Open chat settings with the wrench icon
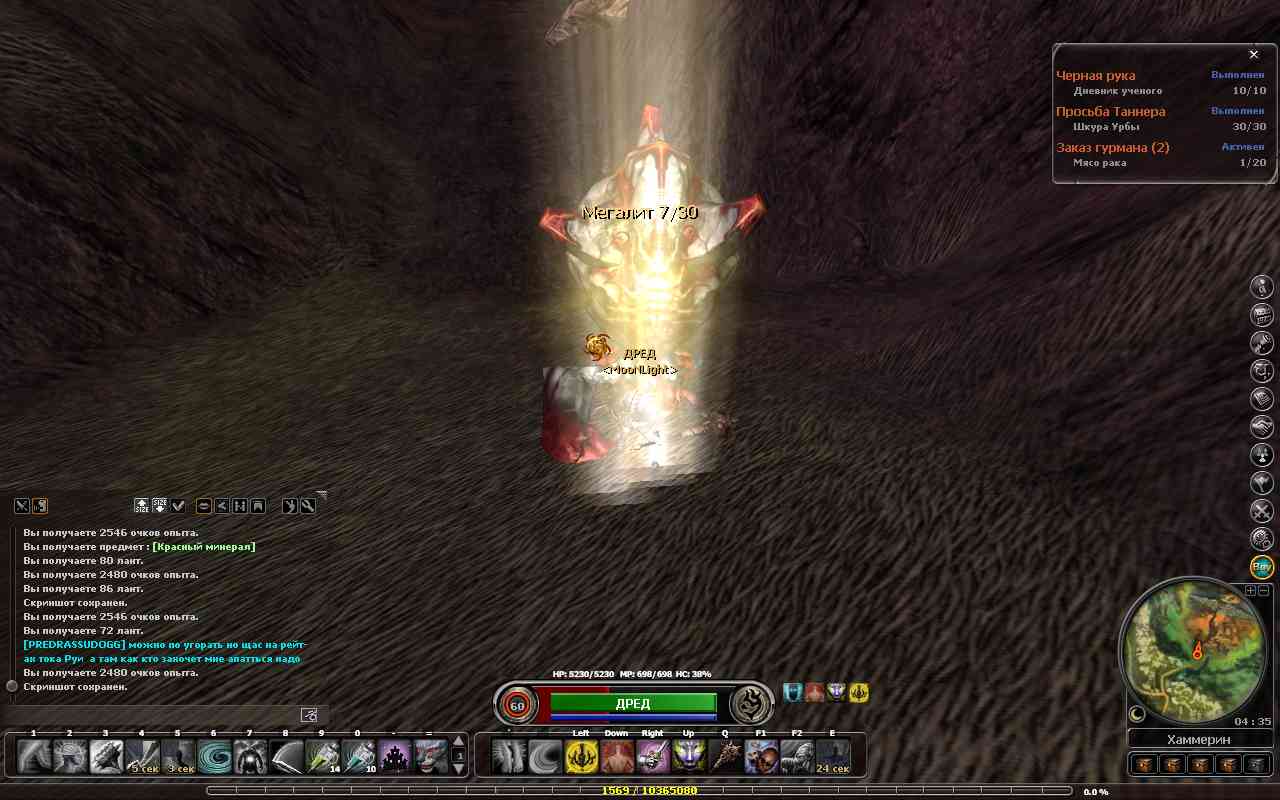Image resolution: width=1280 pixels, height=800 pixels. (309, 506)
